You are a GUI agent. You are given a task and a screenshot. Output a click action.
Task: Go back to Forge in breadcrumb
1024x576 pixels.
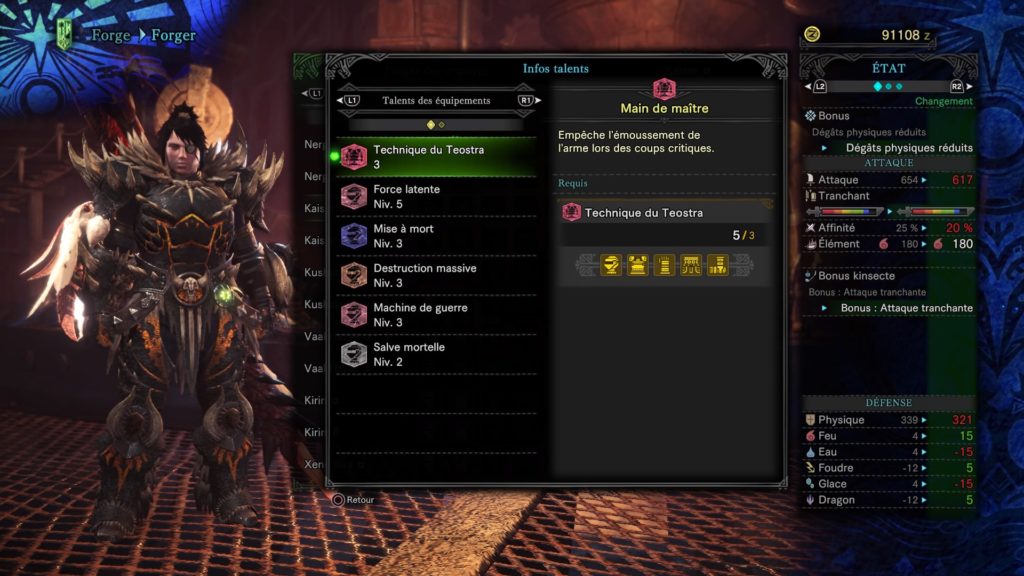[x=111, y=35]
